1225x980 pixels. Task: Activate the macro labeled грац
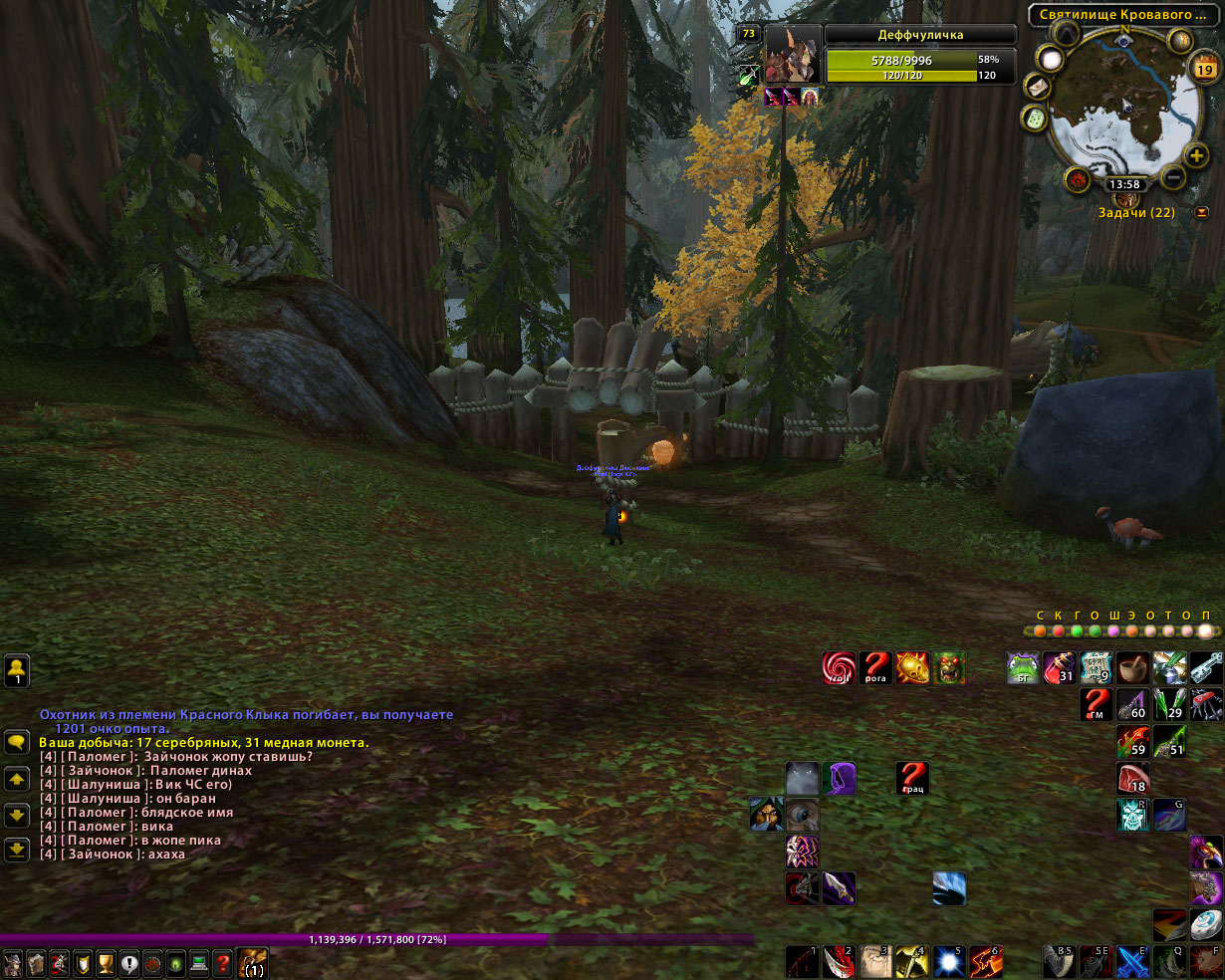[912, 778]
